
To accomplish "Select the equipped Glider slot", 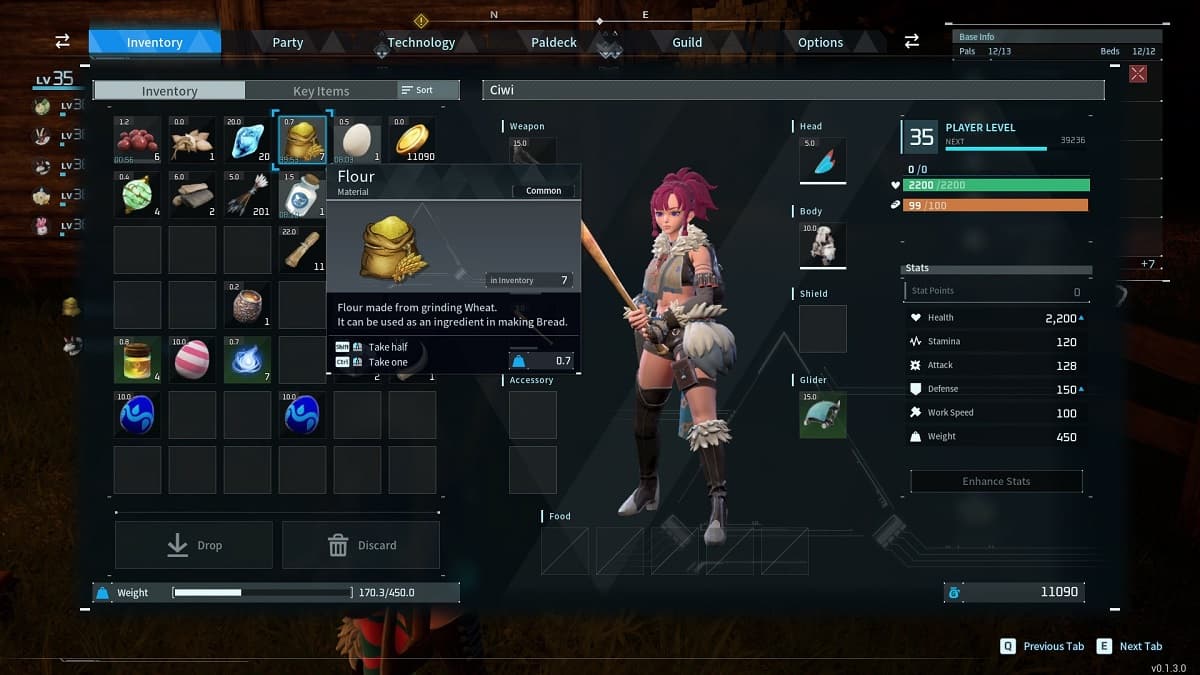I will pos(823,414).
